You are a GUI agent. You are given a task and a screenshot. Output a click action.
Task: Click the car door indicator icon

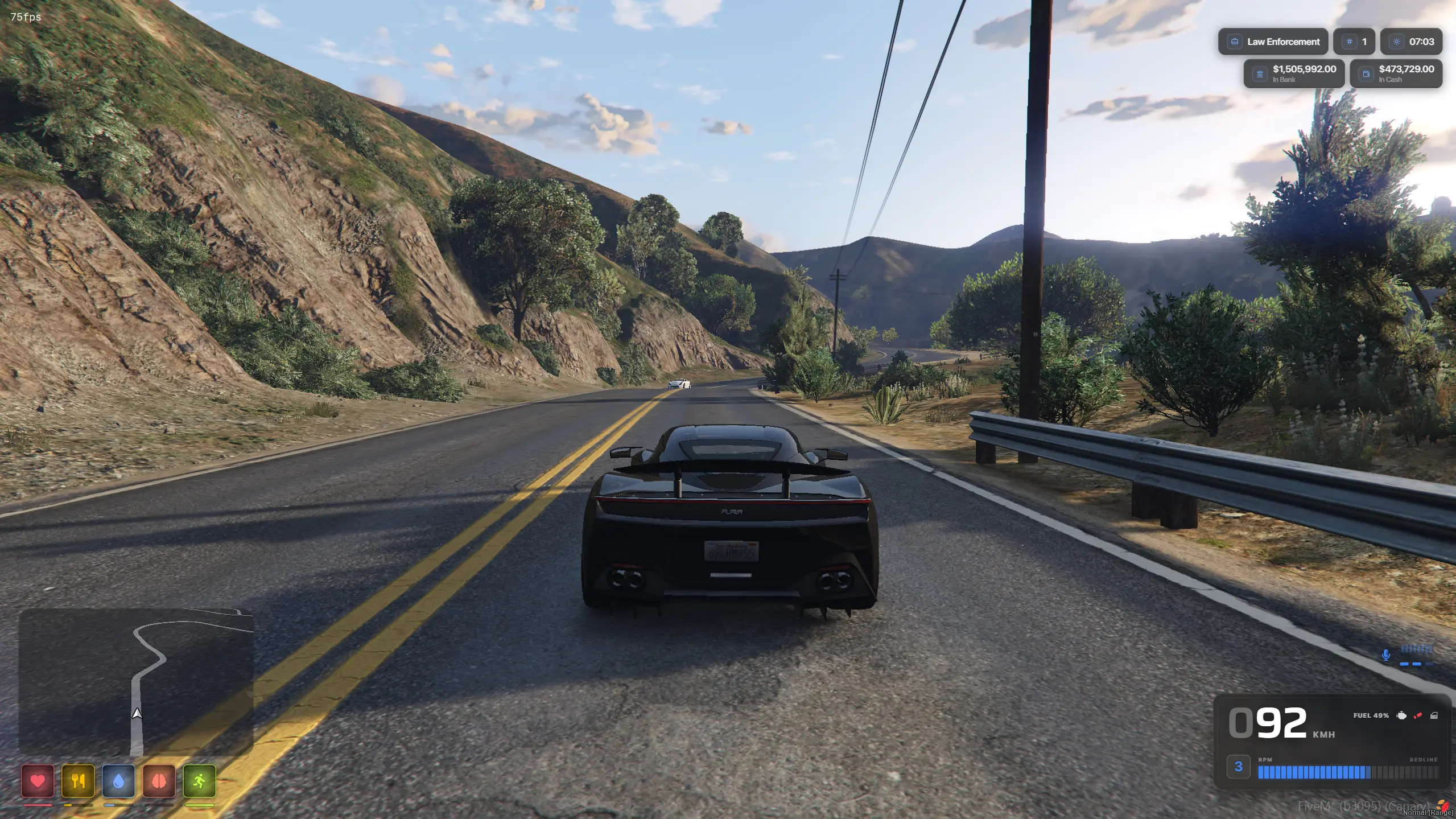[1434, 715]
